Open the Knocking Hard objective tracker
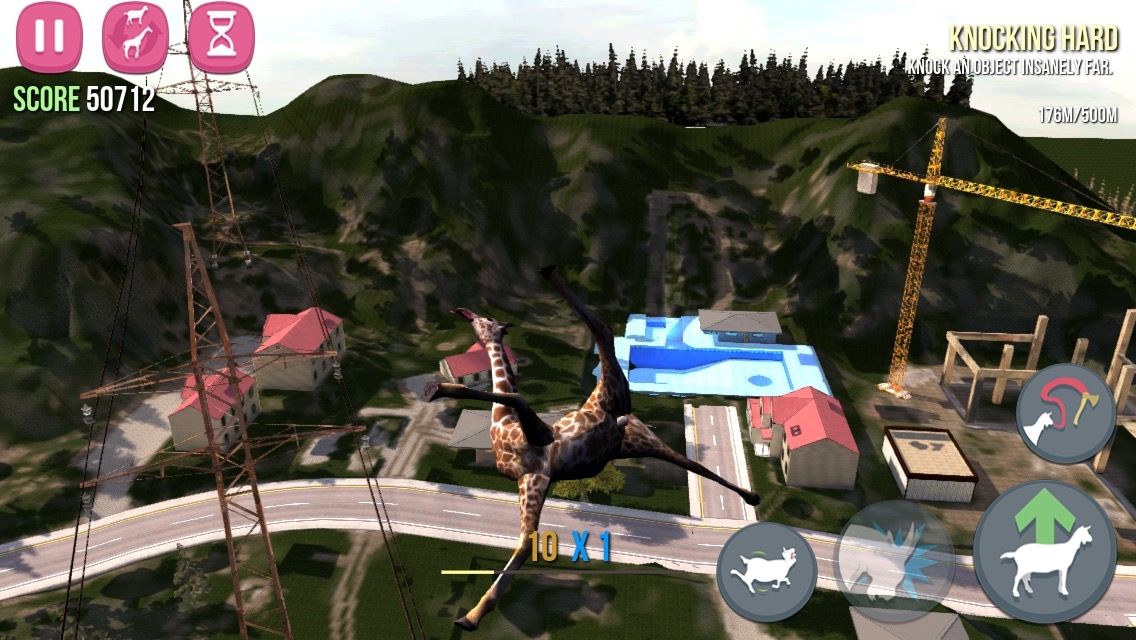Viewport: 1136px width, 640px height. [x=1030, y=52]
